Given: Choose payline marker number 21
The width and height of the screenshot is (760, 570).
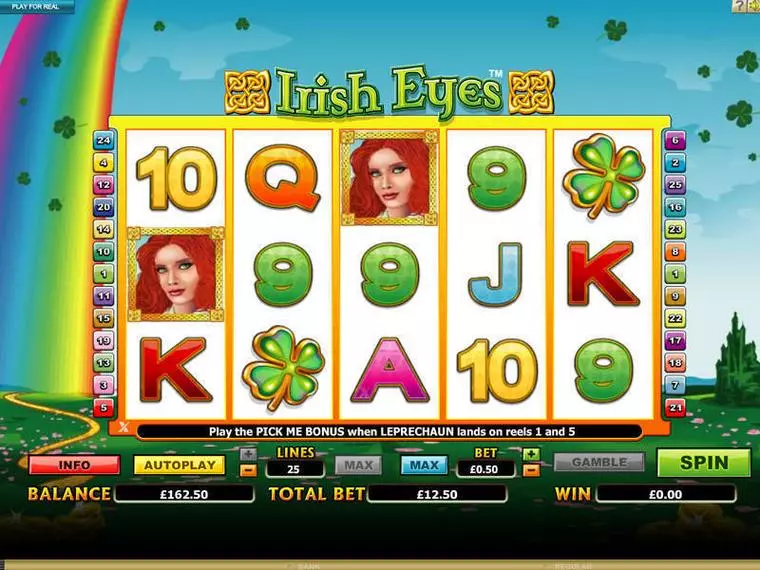Looking at the screenshot, I should point(676,407).
